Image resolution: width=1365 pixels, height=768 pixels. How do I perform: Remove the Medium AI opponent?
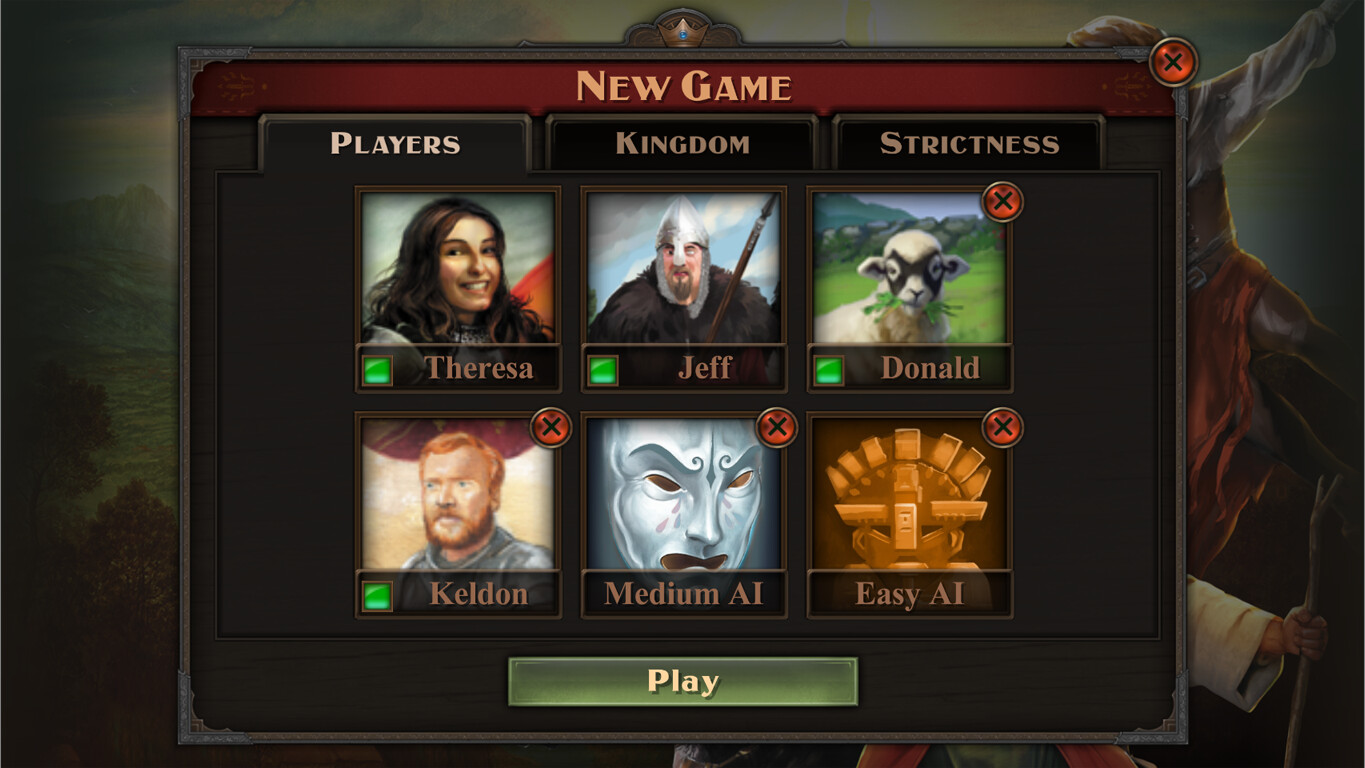coord(777,426)
